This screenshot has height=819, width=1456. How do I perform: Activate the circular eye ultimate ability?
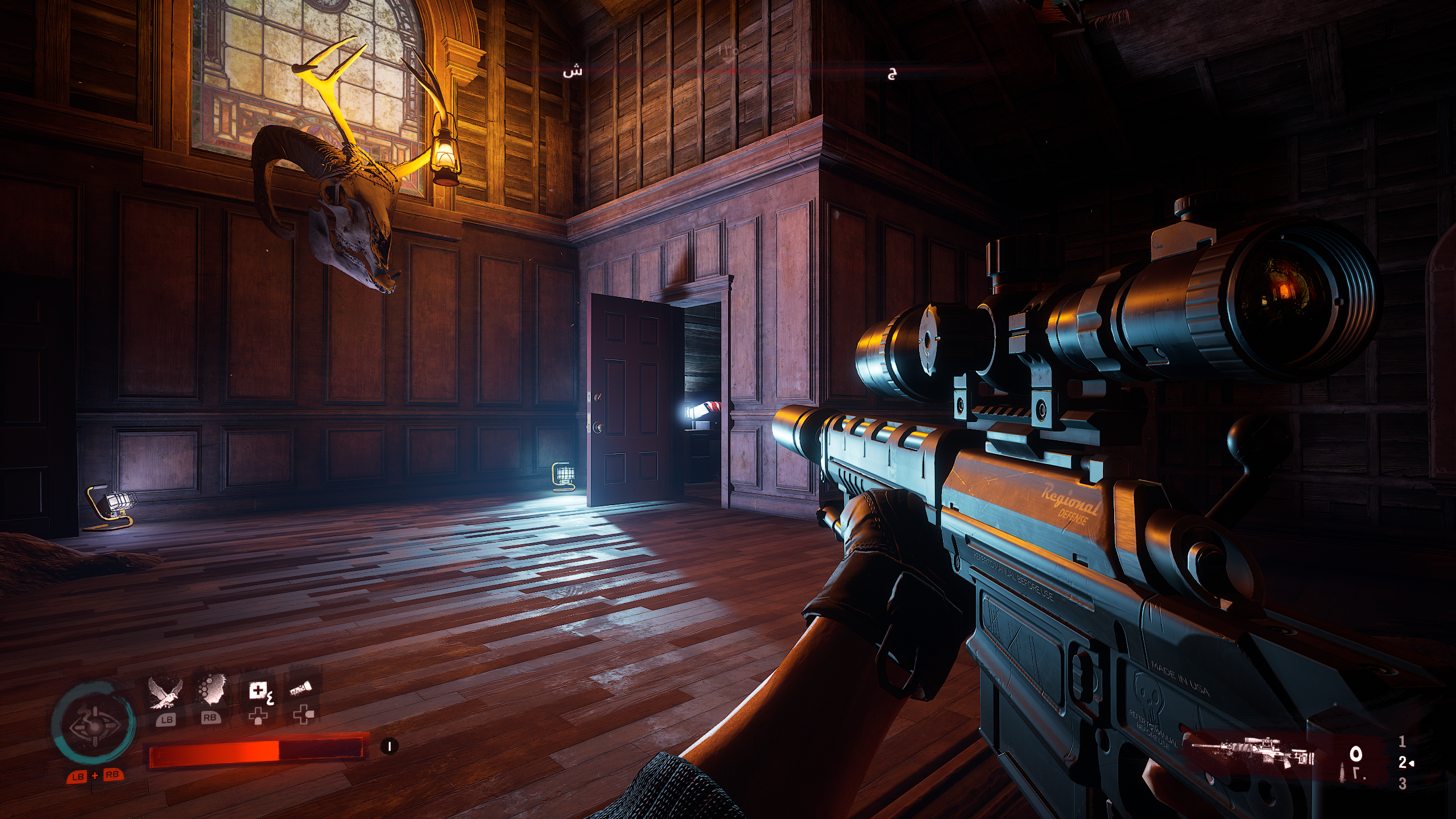pos(93,726)
